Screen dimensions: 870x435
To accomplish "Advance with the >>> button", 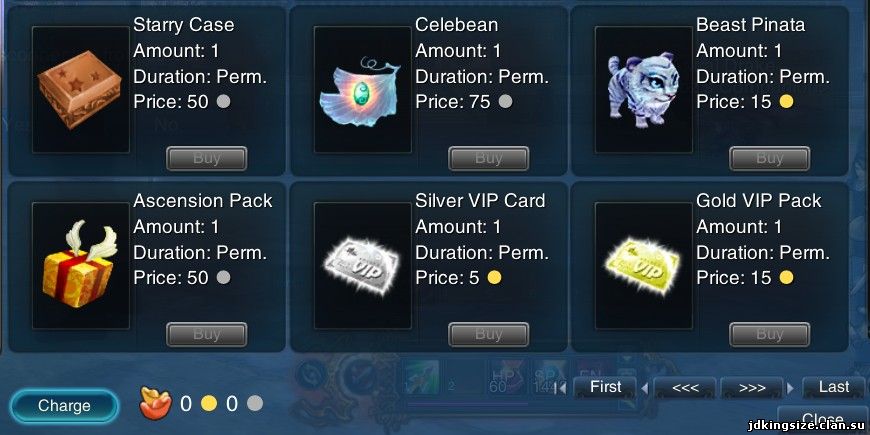I will [751, 387].
